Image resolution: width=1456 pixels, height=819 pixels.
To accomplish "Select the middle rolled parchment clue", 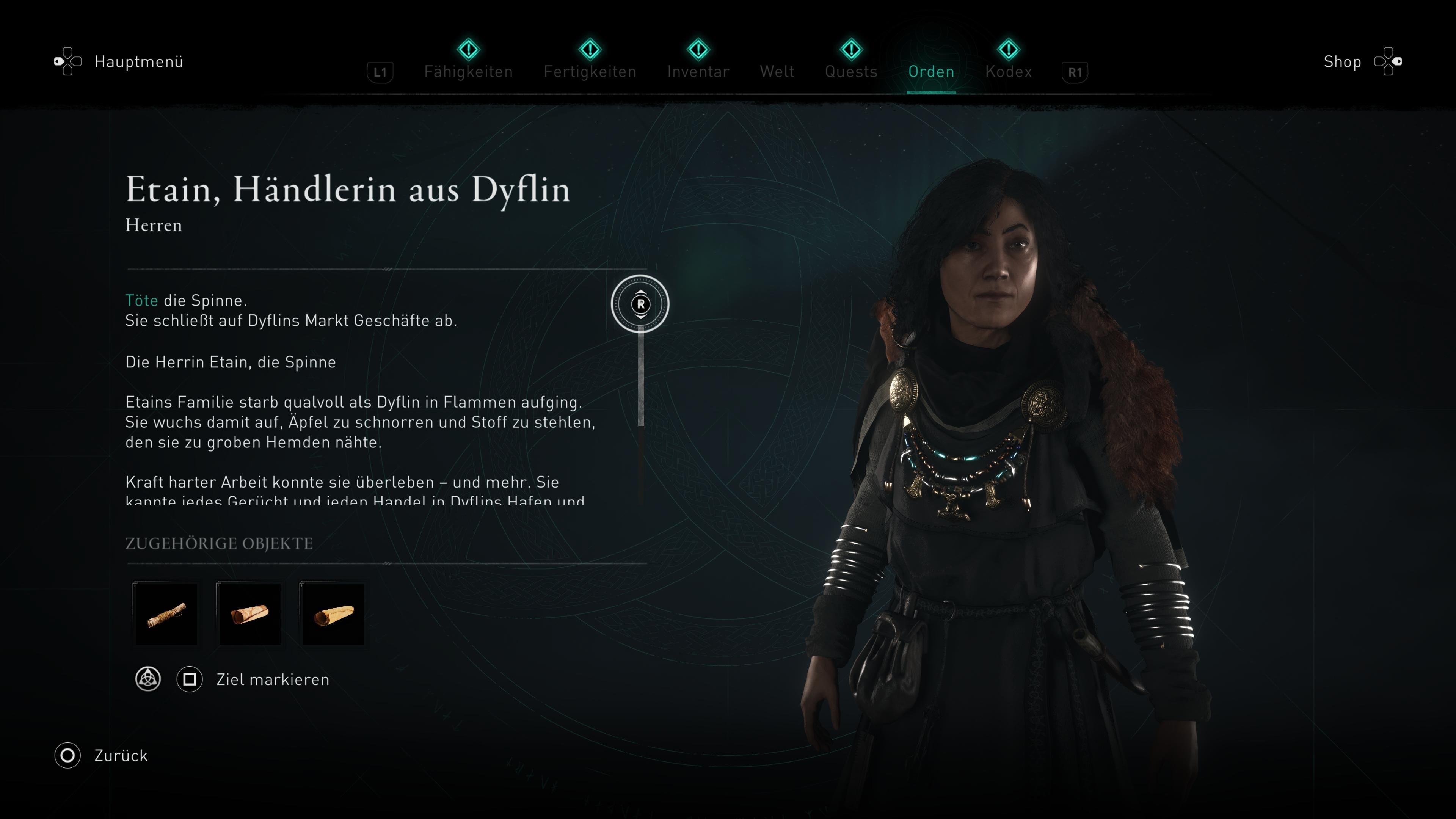I will [250, 614].
